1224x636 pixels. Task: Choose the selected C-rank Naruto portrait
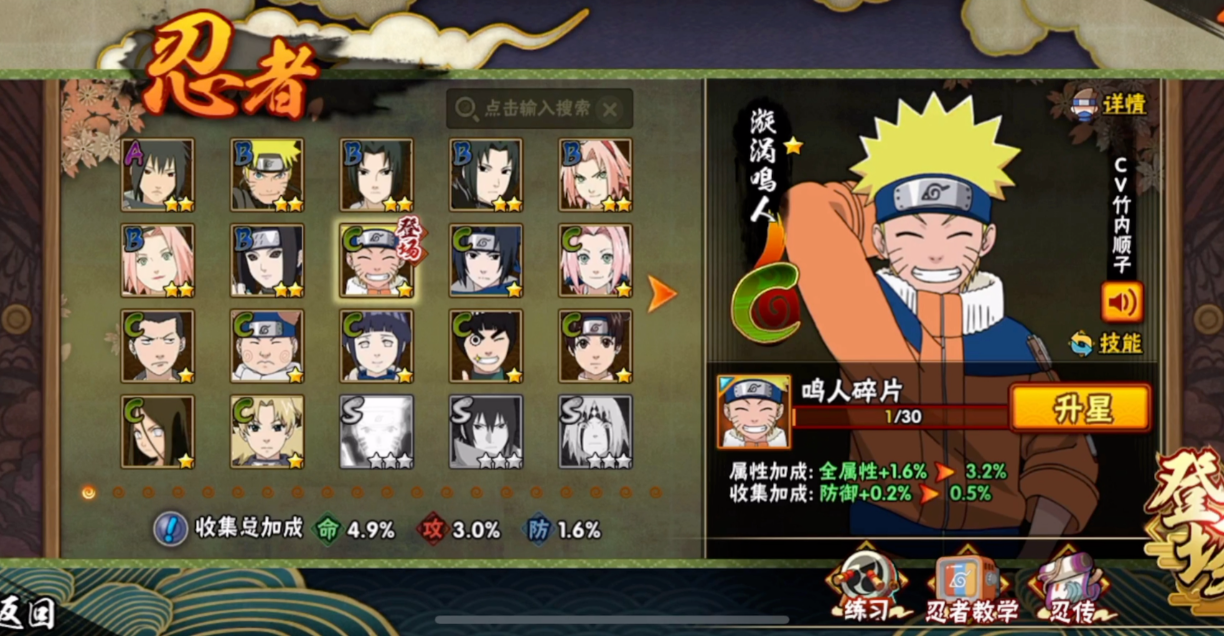coord(377,261)
